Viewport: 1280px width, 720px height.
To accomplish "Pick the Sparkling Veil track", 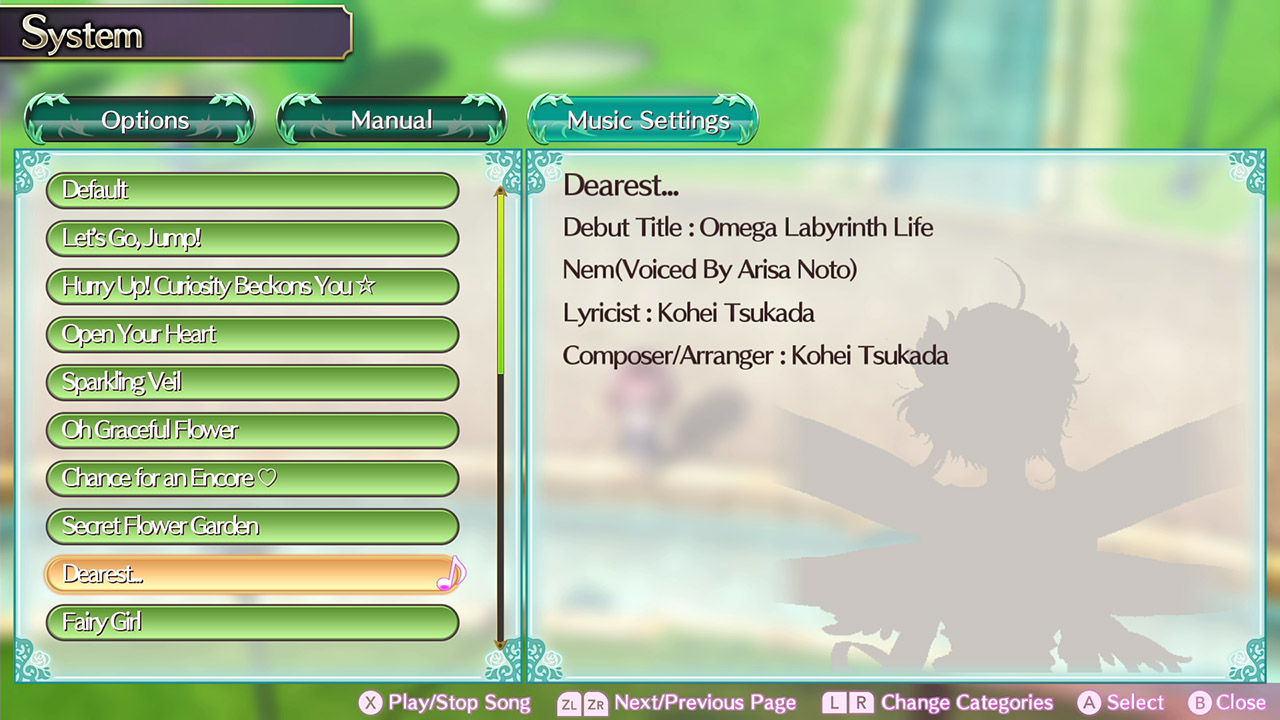I will (x=252, y=382).
